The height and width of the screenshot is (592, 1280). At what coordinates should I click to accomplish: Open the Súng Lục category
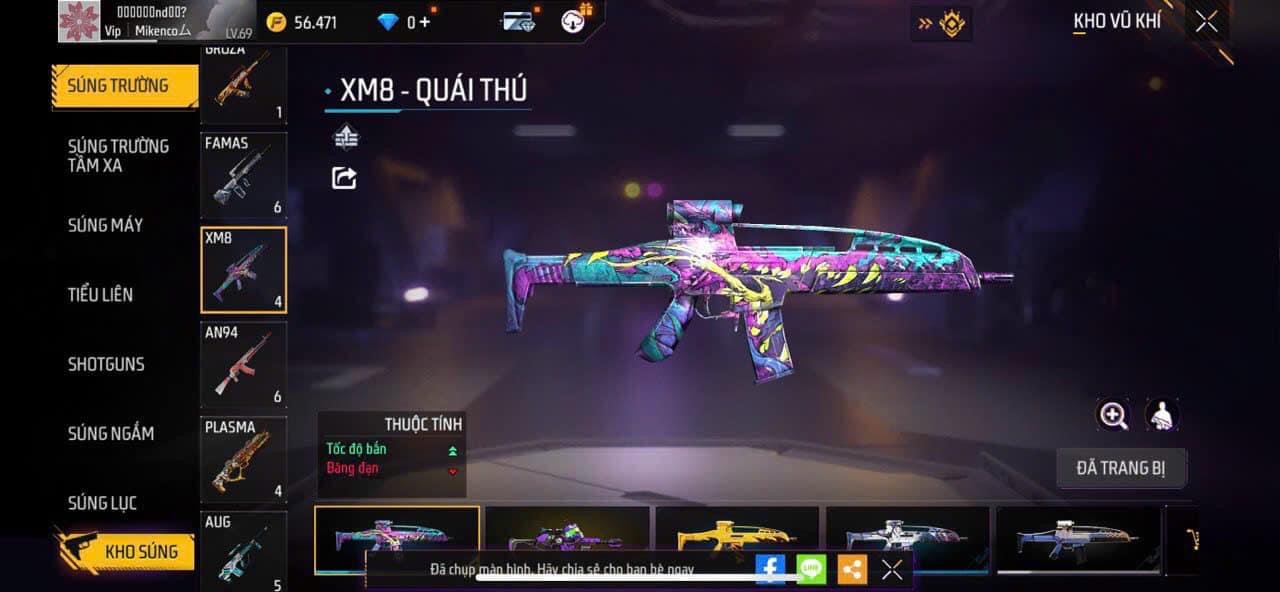coord(102,503)
